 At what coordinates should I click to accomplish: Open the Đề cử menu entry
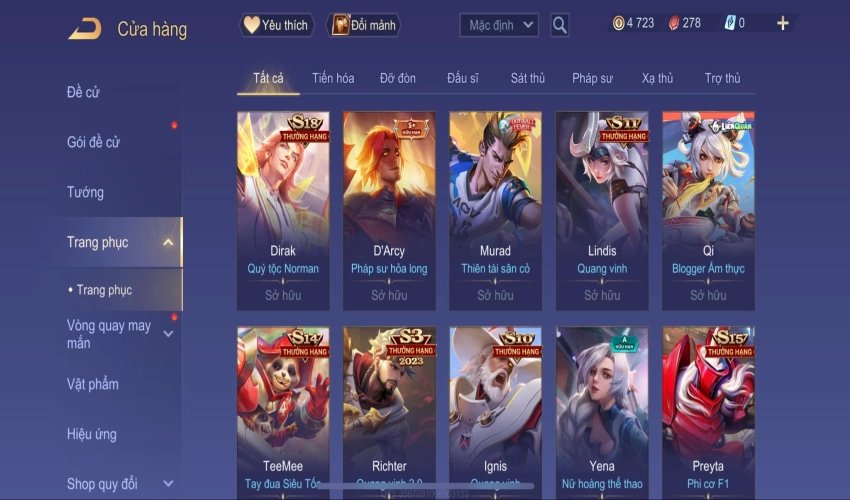tap(84, 93)
